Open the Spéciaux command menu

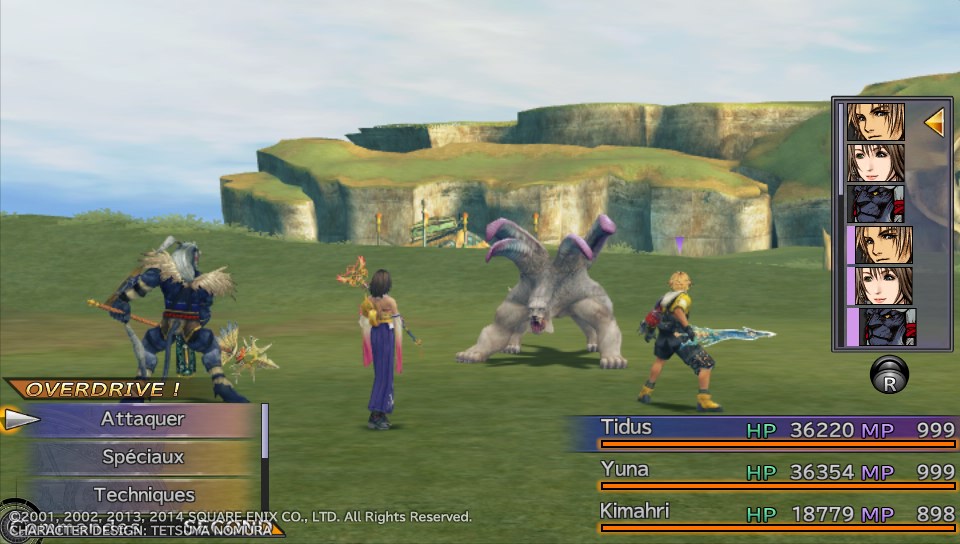coord(142,457)
